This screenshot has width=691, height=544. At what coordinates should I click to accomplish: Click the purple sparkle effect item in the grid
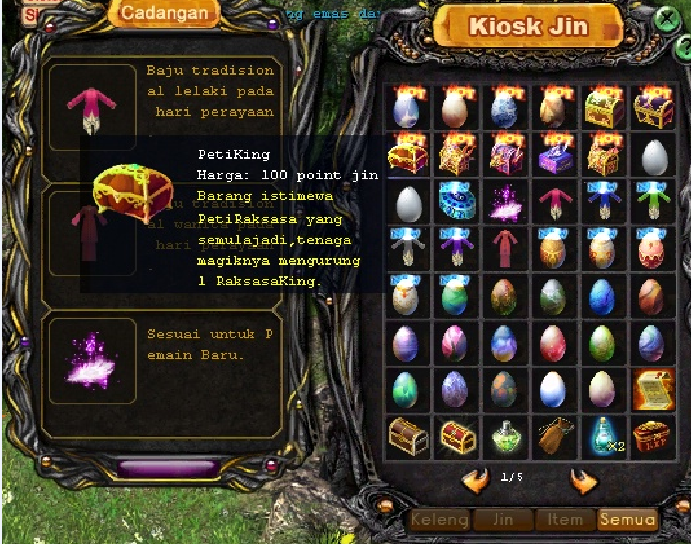point(505,201)
